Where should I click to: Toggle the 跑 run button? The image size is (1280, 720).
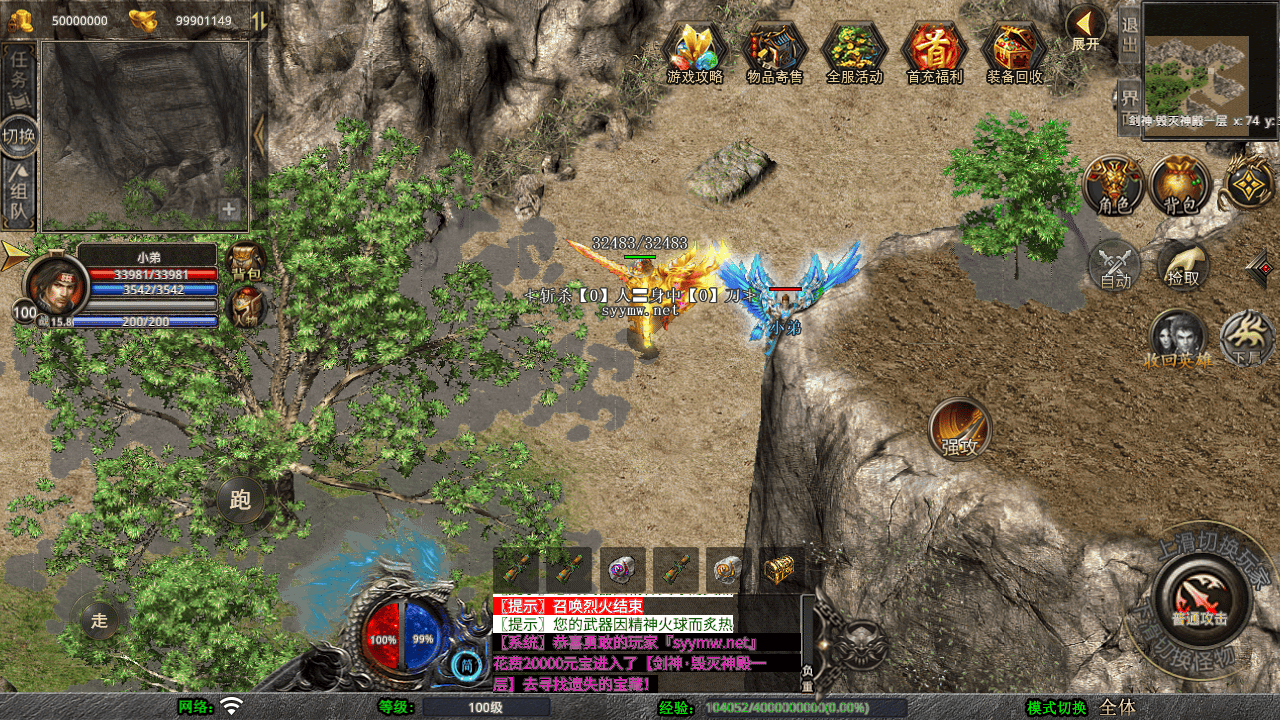[x=240, y=499]
